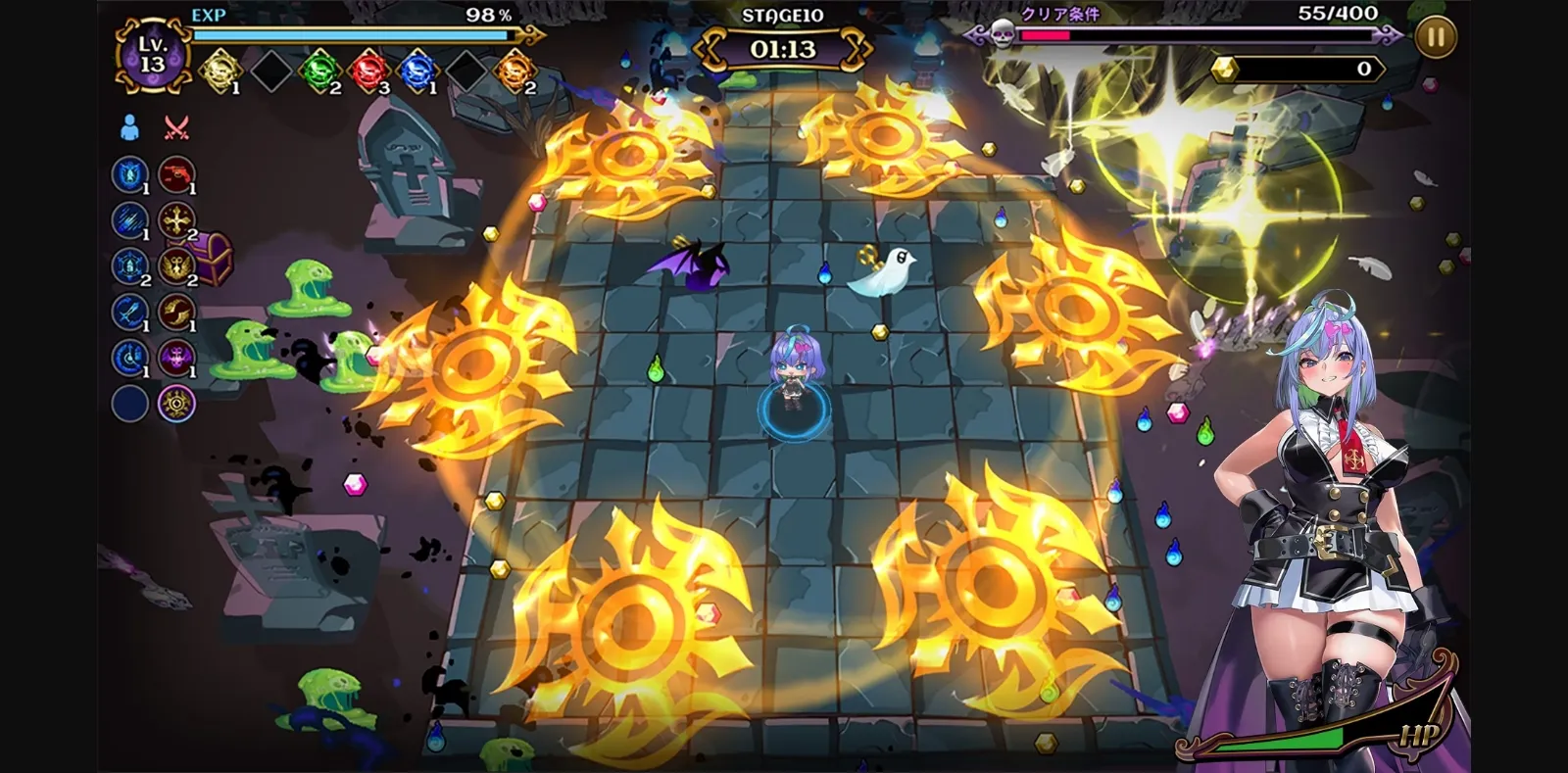The height and width of the screenshot is (773, 1568).
Task: Click the gold coin currency icon
Action: (x=1225, y=68)
